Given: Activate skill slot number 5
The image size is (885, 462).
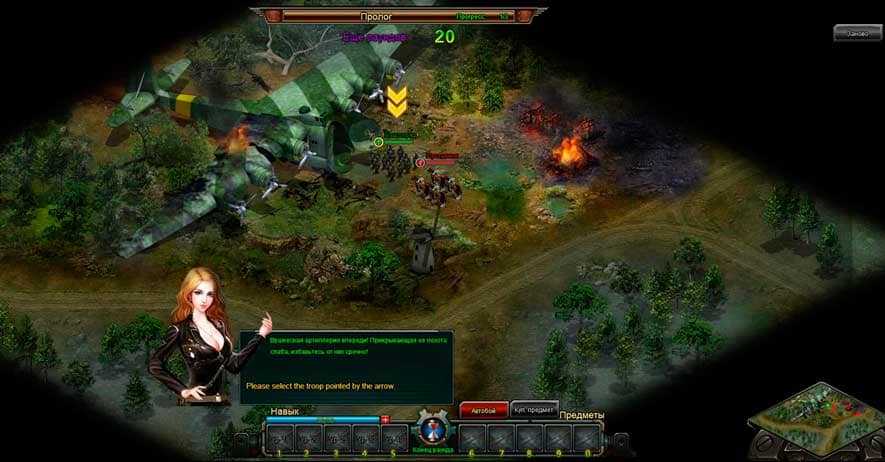Looking at the screenshot, I should tap(394, 437).
